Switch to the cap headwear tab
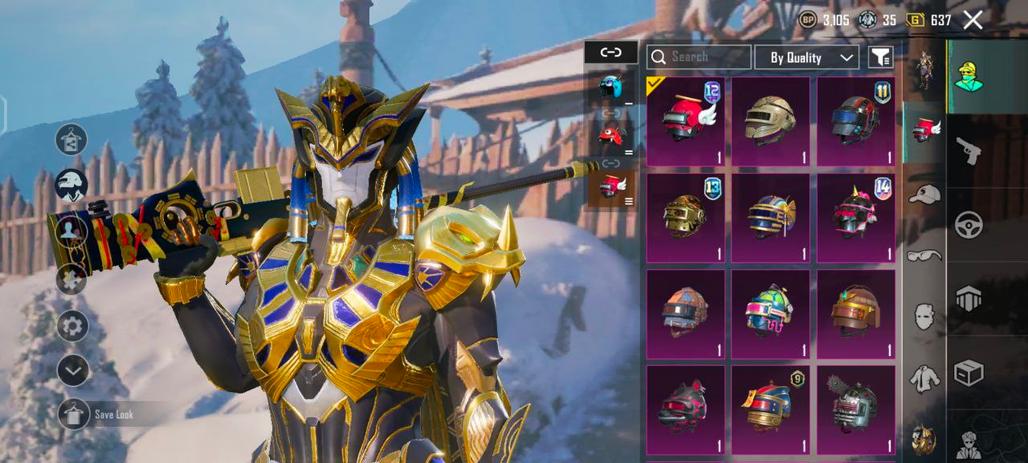1028x463 pixels. [x=924, y=194]
